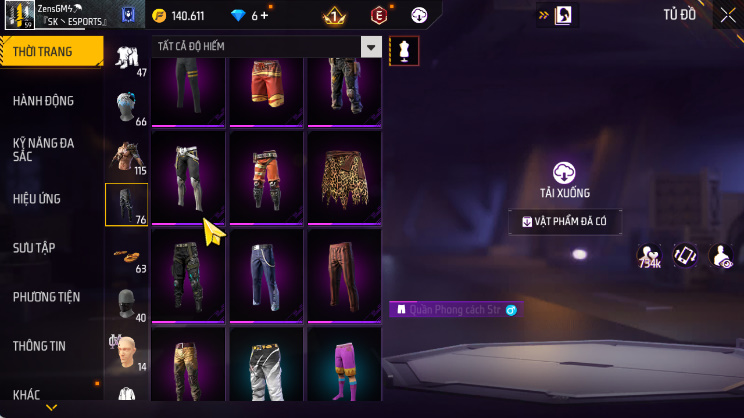Show the Thông Tin section

click(39, 346)
